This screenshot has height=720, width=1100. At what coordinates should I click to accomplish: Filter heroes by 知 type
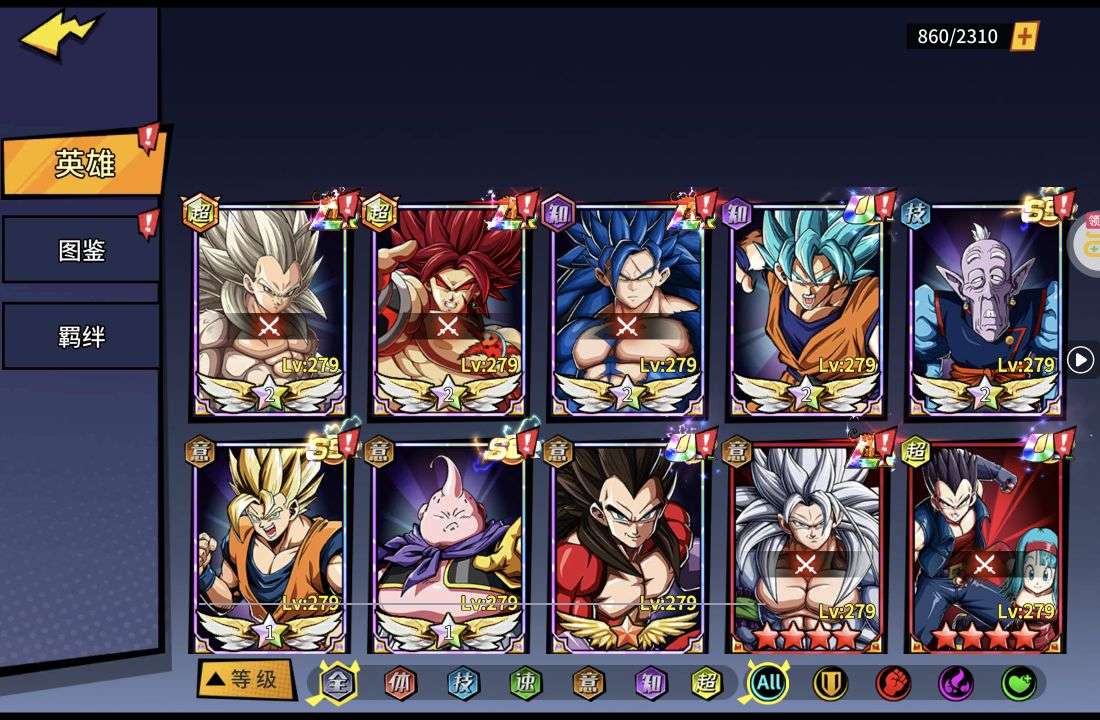[650, 684]
